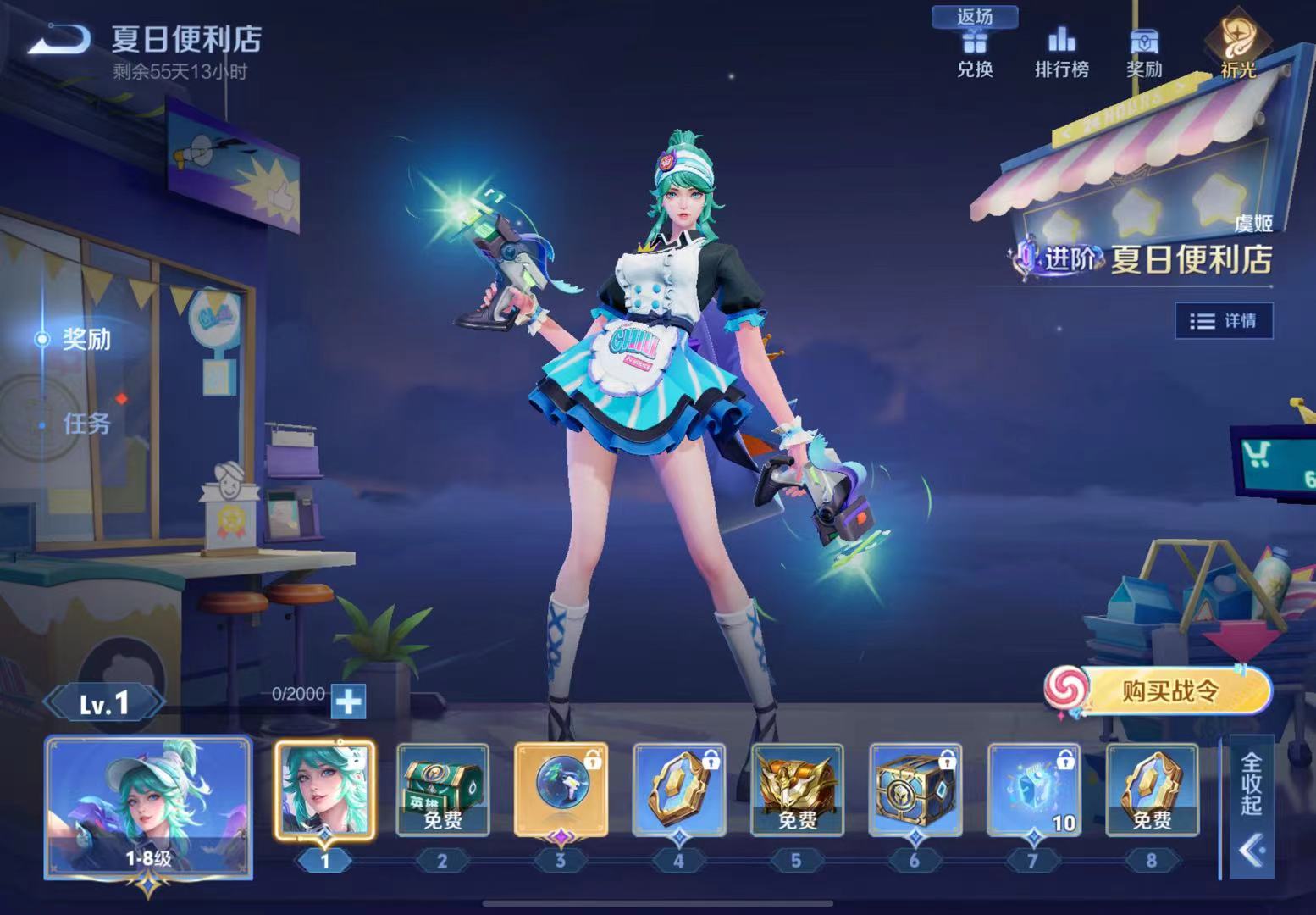This screenshot has height=915, width=1316.
Task: Open the 祈光 event icon
Action: pyautogui.click(x=1238, y=49)
